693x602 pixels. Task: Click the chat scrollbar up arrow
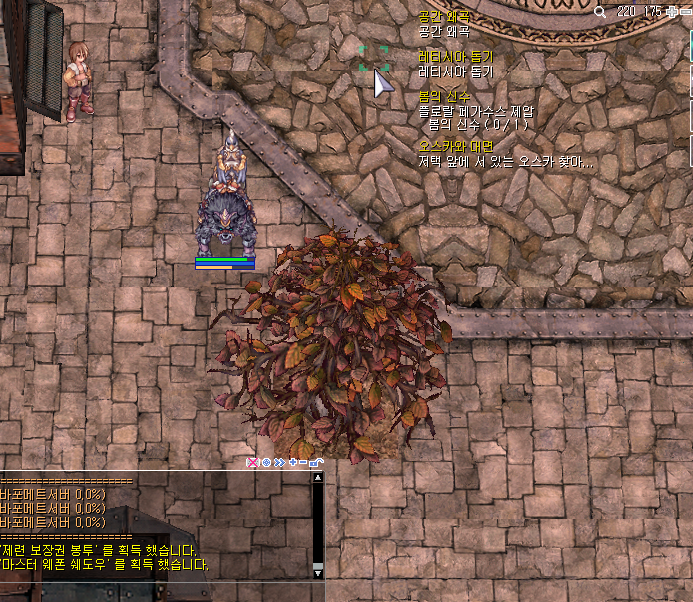click(318, 478)
